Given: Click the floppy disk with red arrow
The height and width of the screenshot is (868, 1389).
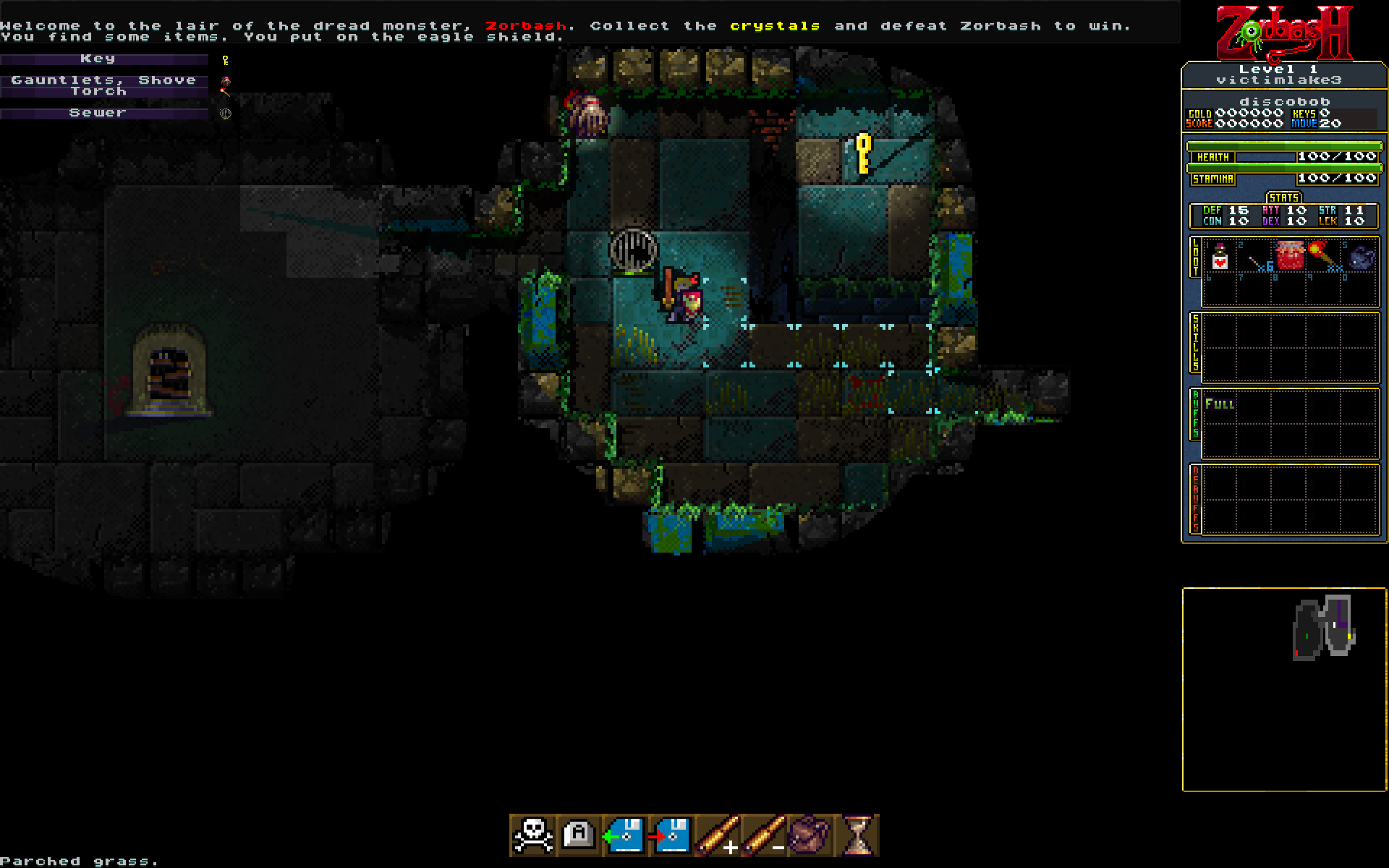Looking at the screenshot, I should (x=671, y=835).
